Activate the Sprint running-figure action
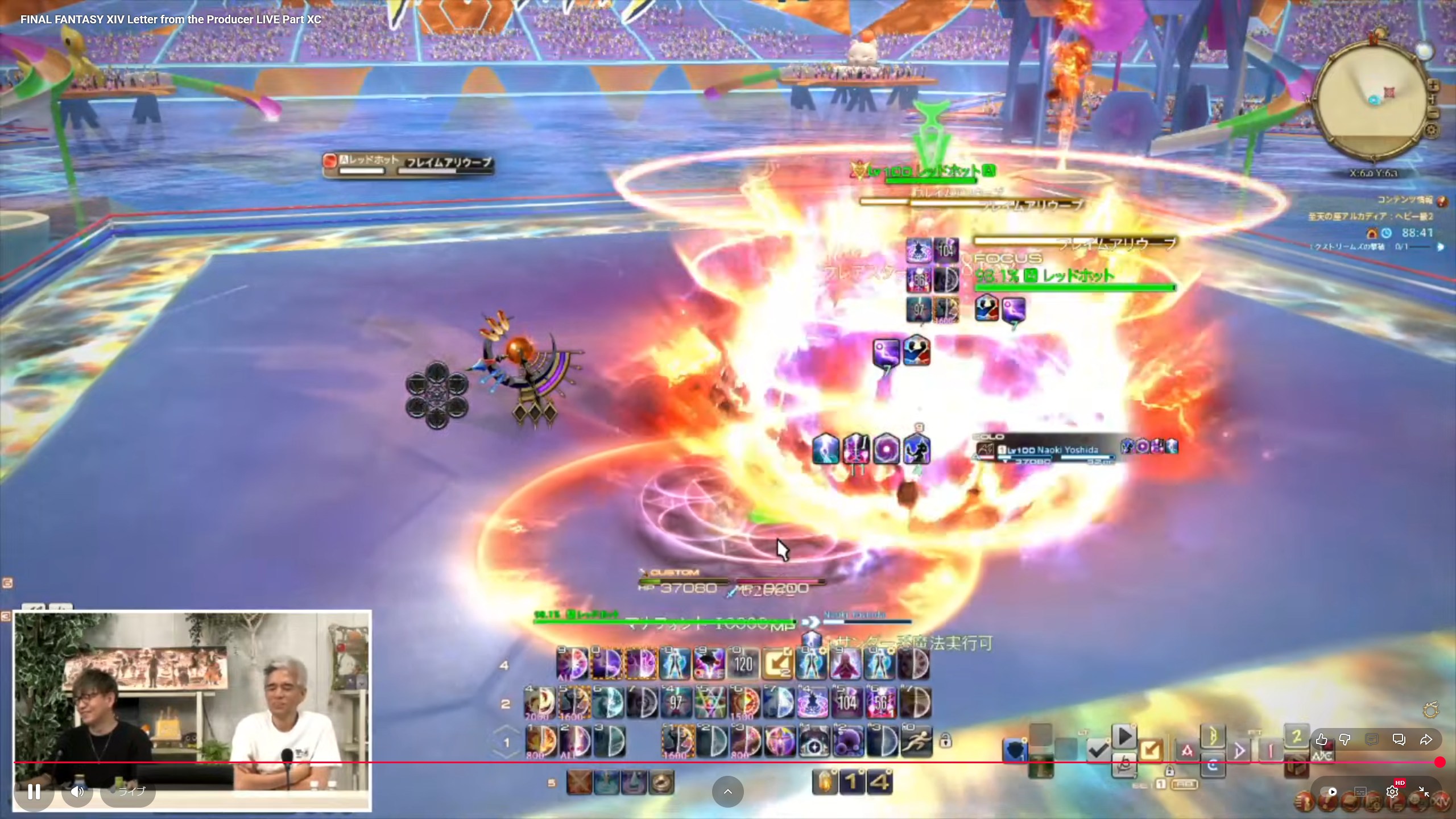The image size is (1456, 819). click(916, 741)
